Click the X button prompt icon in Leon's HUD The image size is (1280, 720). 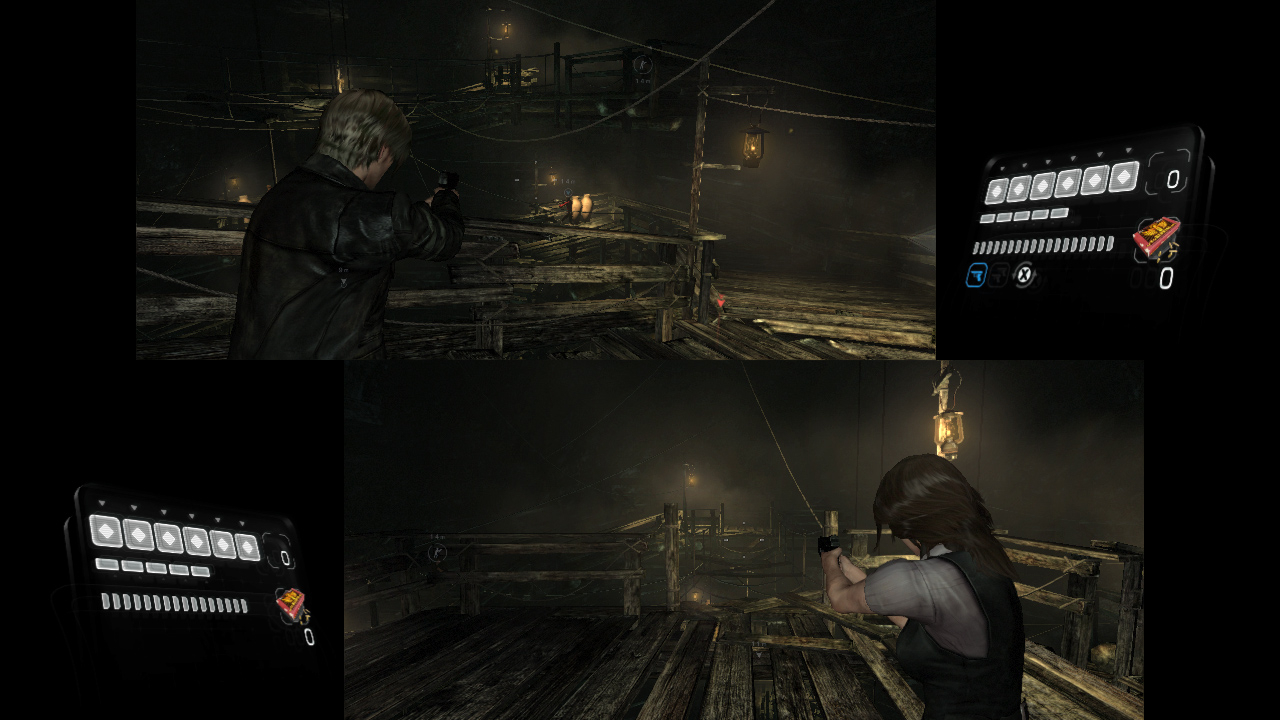pyautogui.click(x=1022, y=276)
